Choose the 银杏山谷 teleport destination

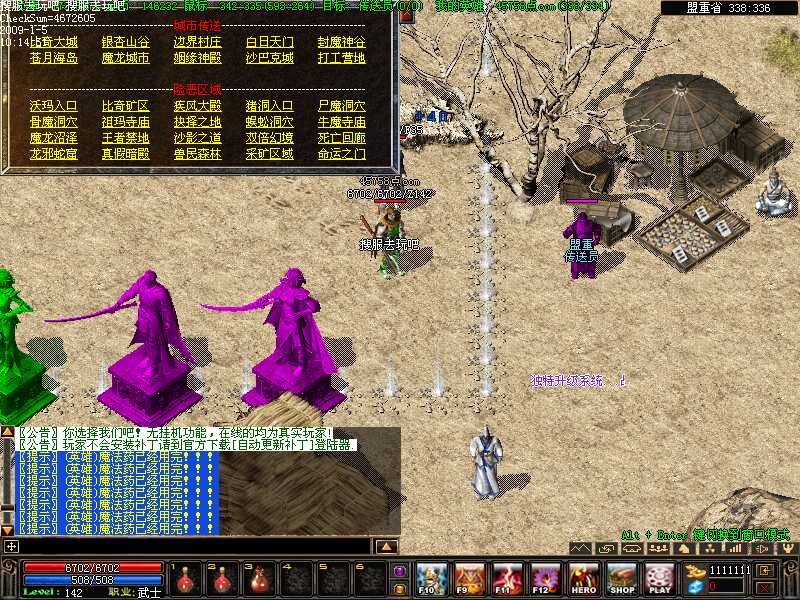[x=126, y=42]
